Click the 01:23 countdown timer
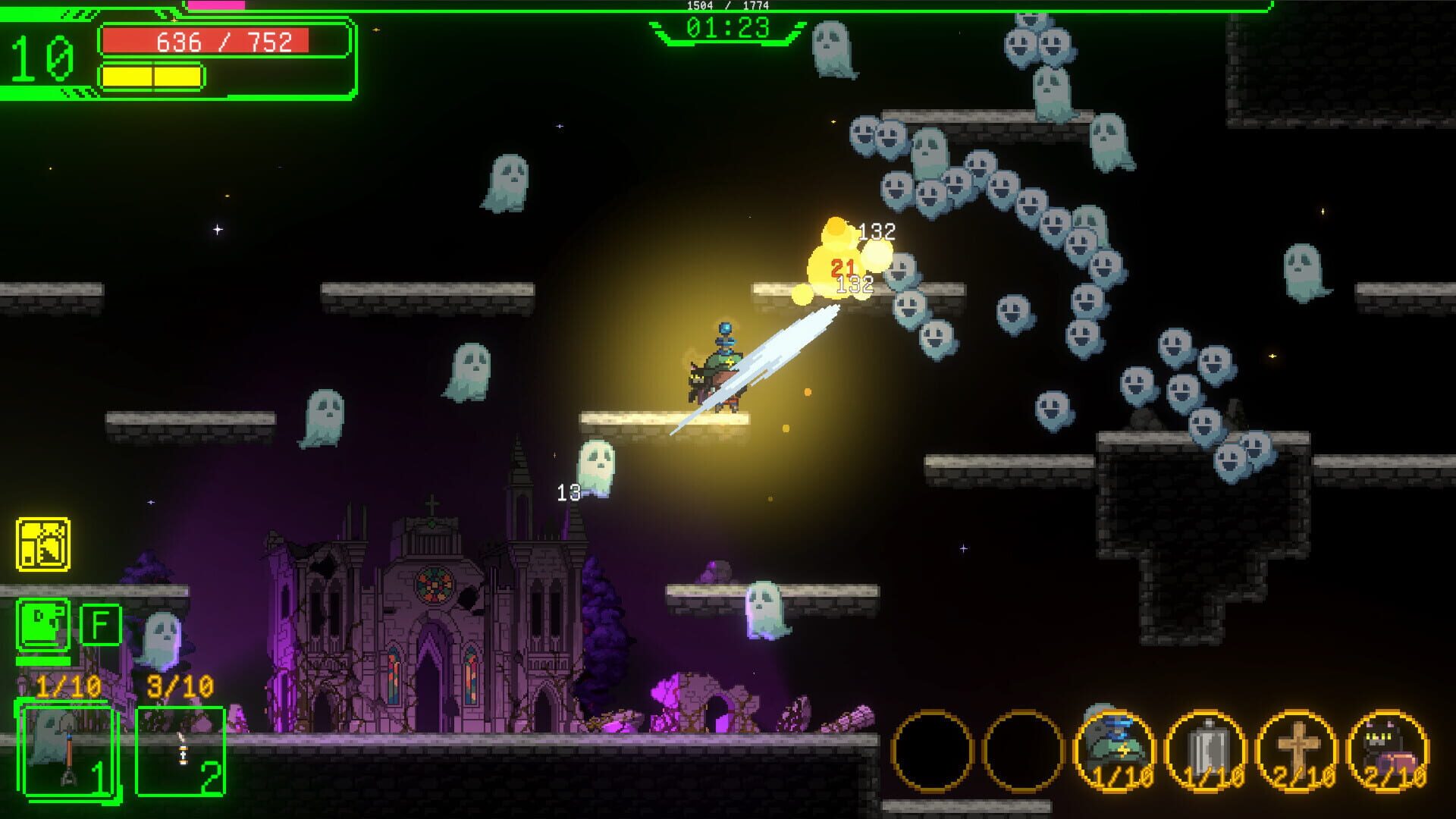Viewport: 1456px width, 819px height. 727,27
